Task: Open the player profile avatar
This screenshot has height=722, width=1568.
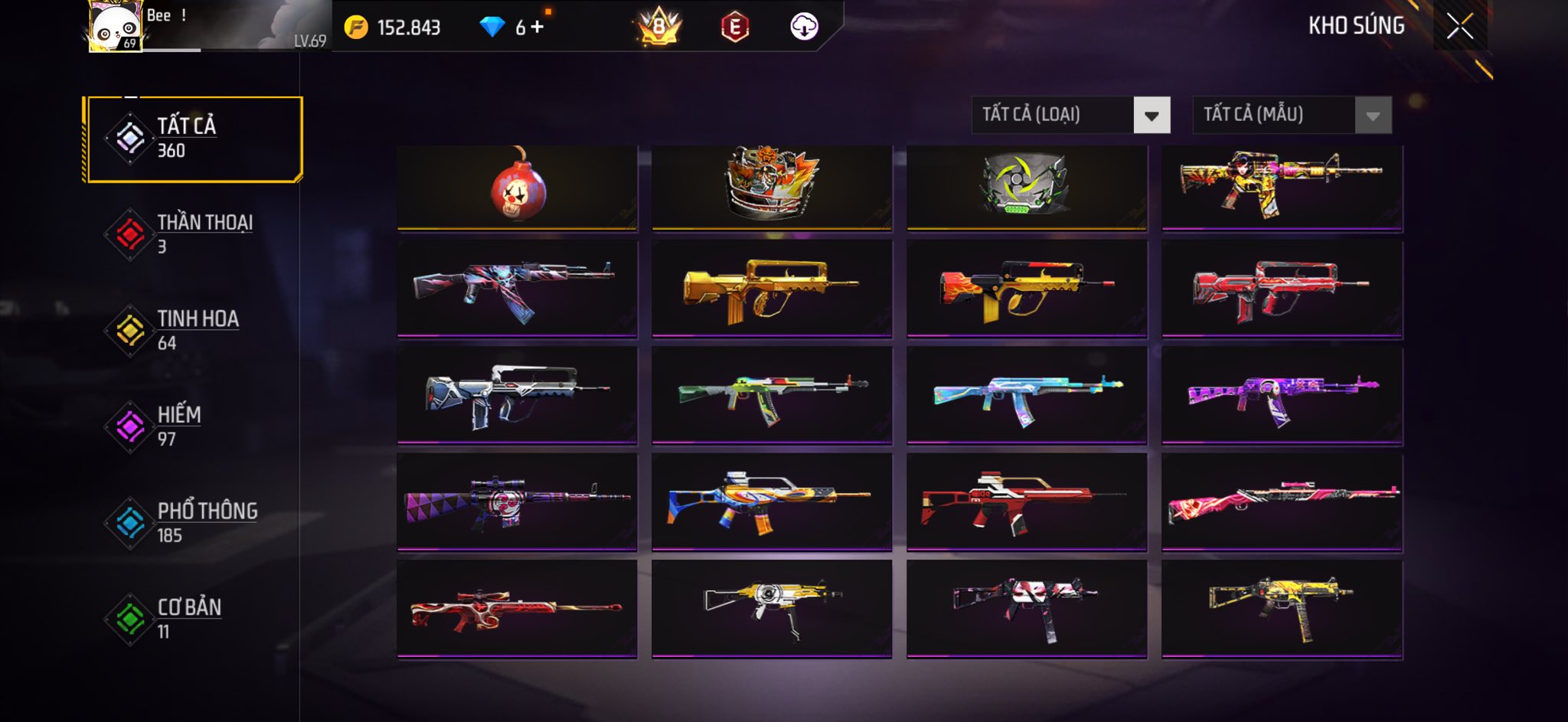Action: click(x=115, y=27)
